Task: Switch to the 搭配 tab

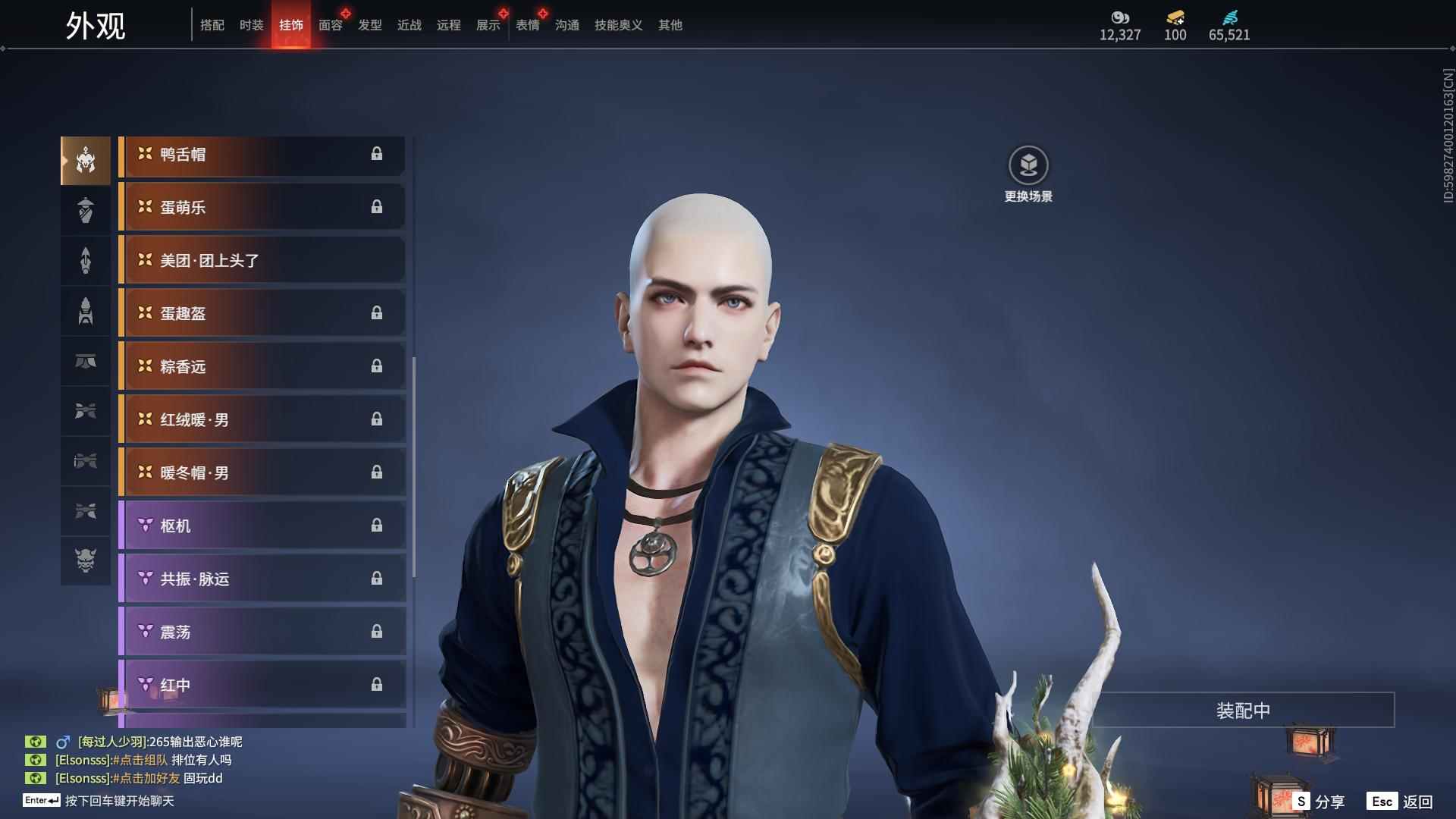Action: (212, 25)
